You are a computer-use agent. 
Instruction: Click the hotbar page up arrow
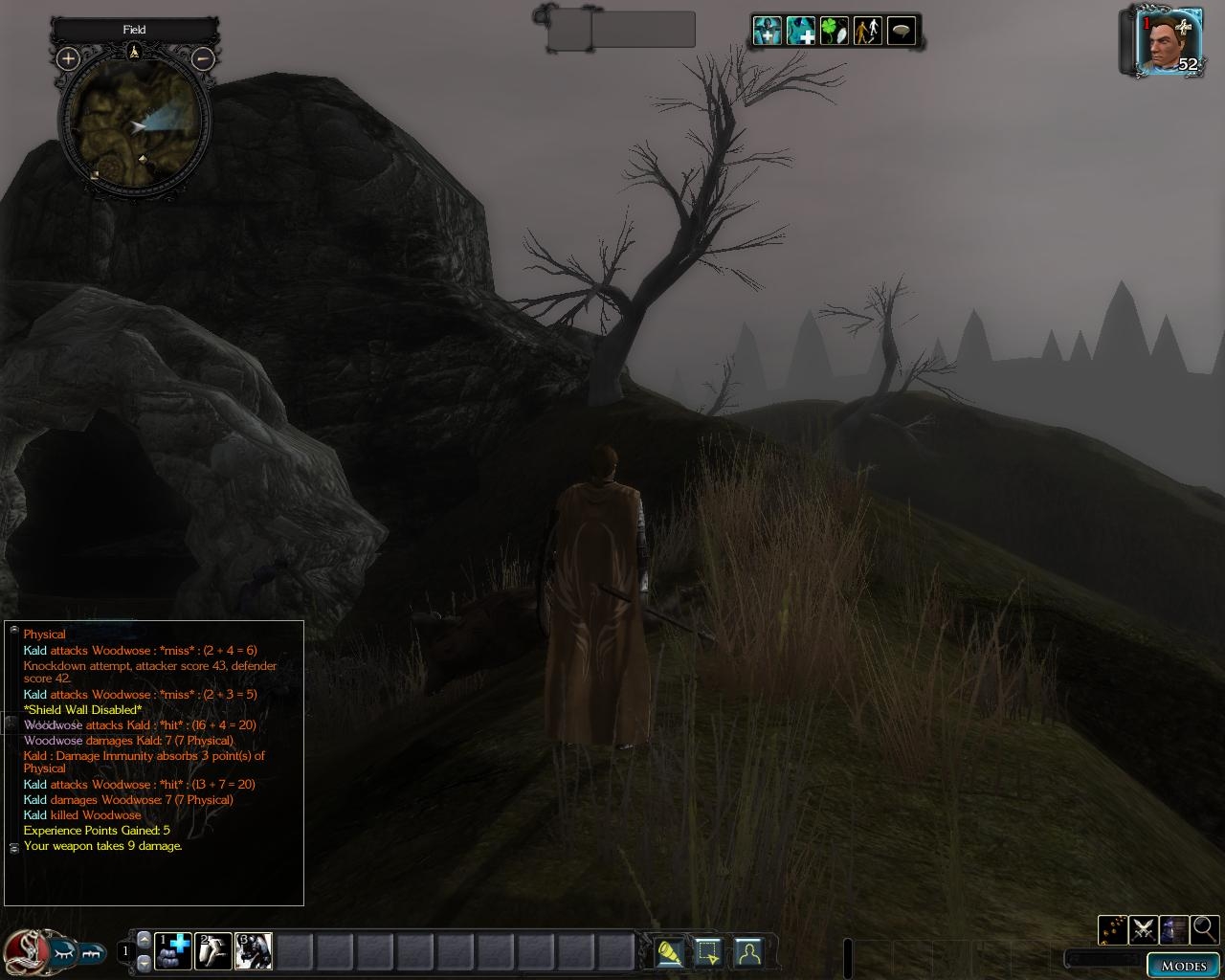pos(145,940)
